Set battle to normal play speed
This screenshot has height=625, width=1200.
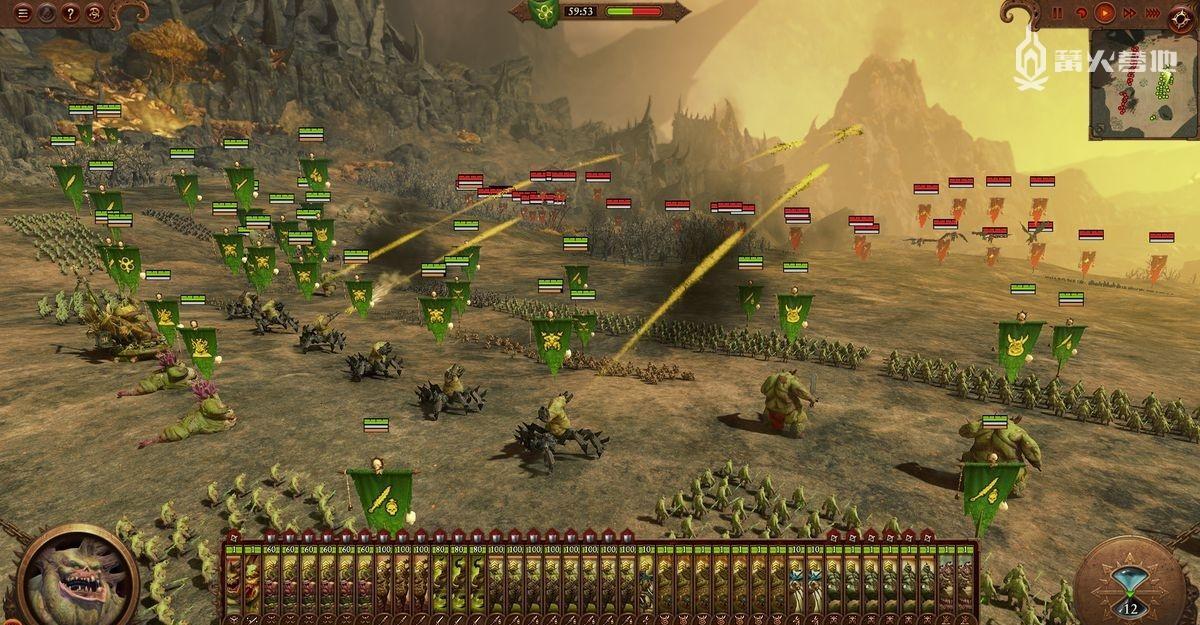(1105, 13)
